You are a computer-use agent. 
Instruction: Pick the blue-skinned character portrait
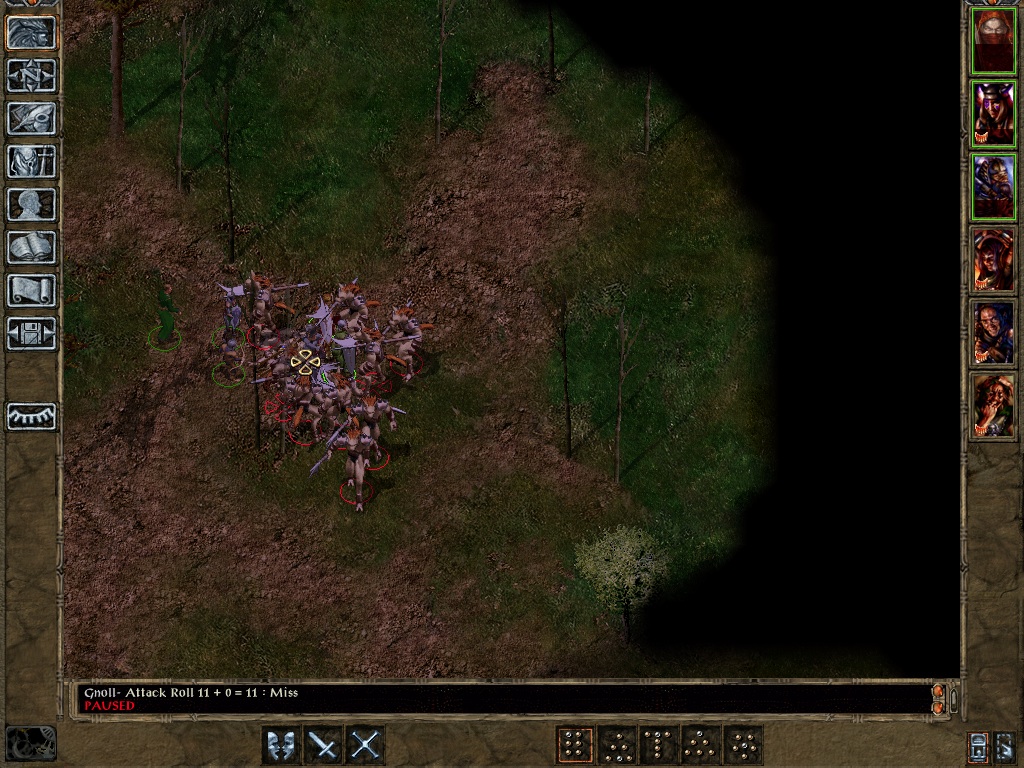tap(993, 333)
